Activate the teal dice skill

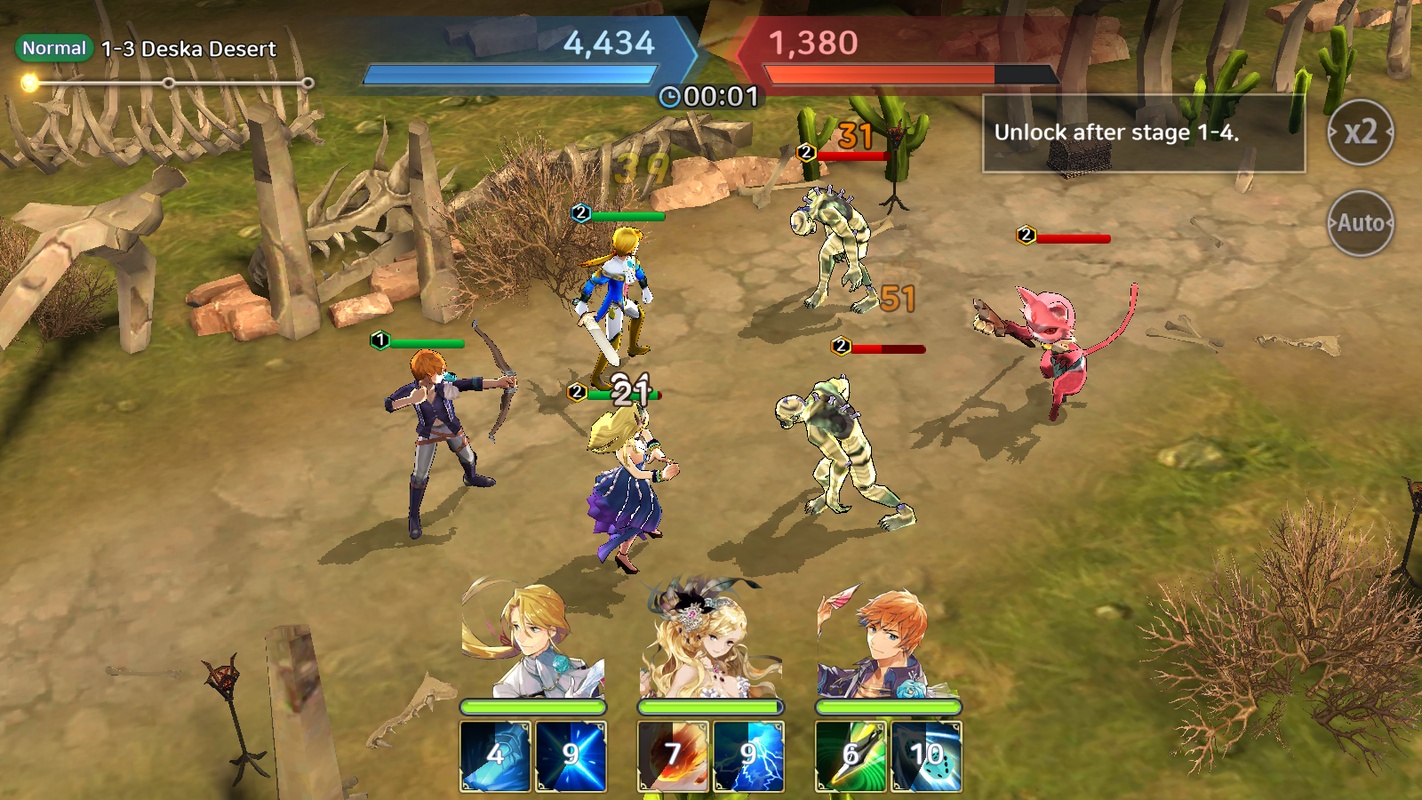[x=926, y=756]
